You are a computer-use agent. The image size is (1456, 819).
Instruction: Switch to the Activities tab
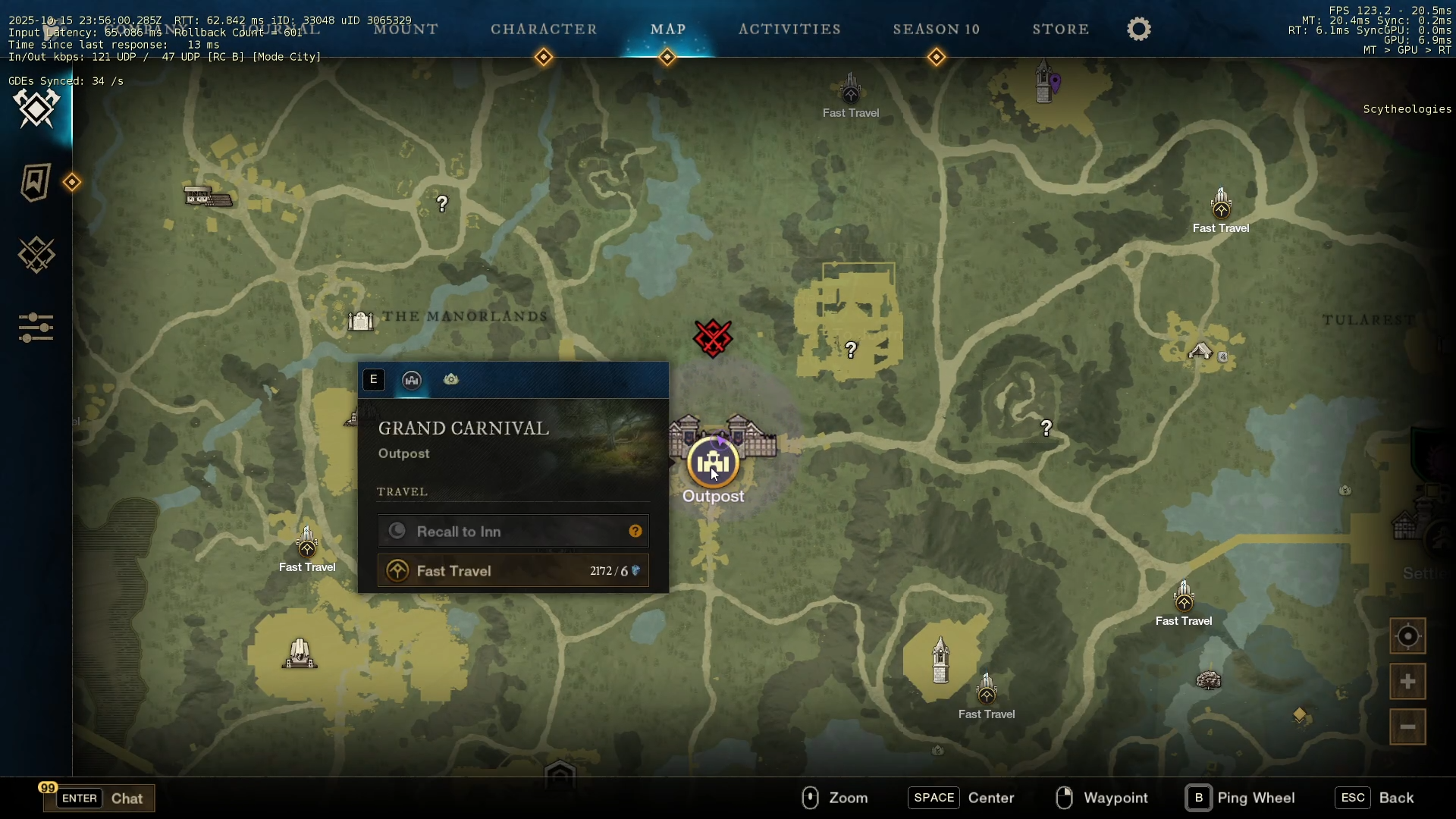click(x=789, y=30)
